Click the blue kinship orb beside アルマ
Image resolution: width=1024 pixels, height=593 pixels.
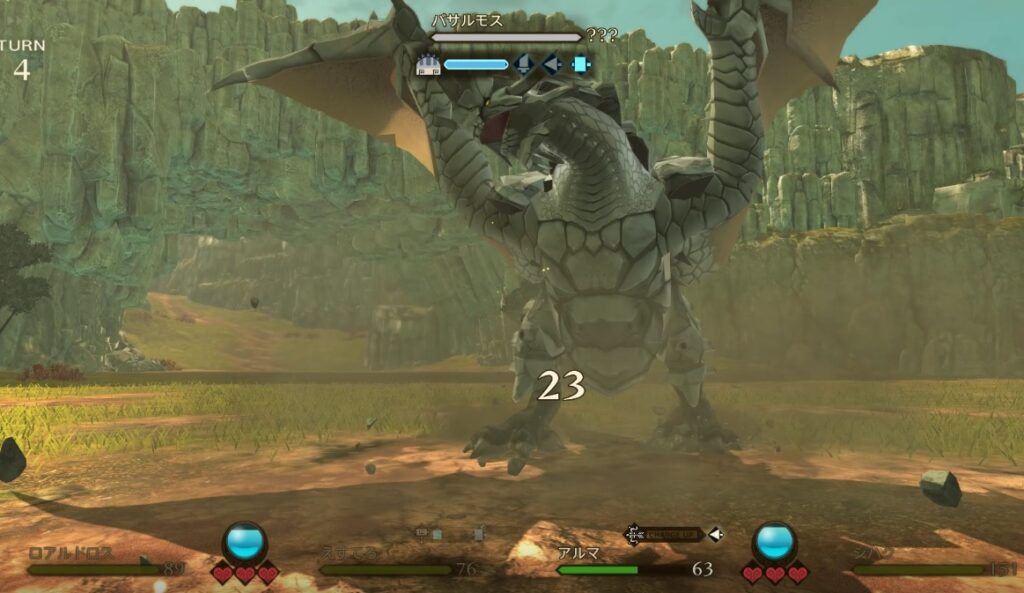774,541
